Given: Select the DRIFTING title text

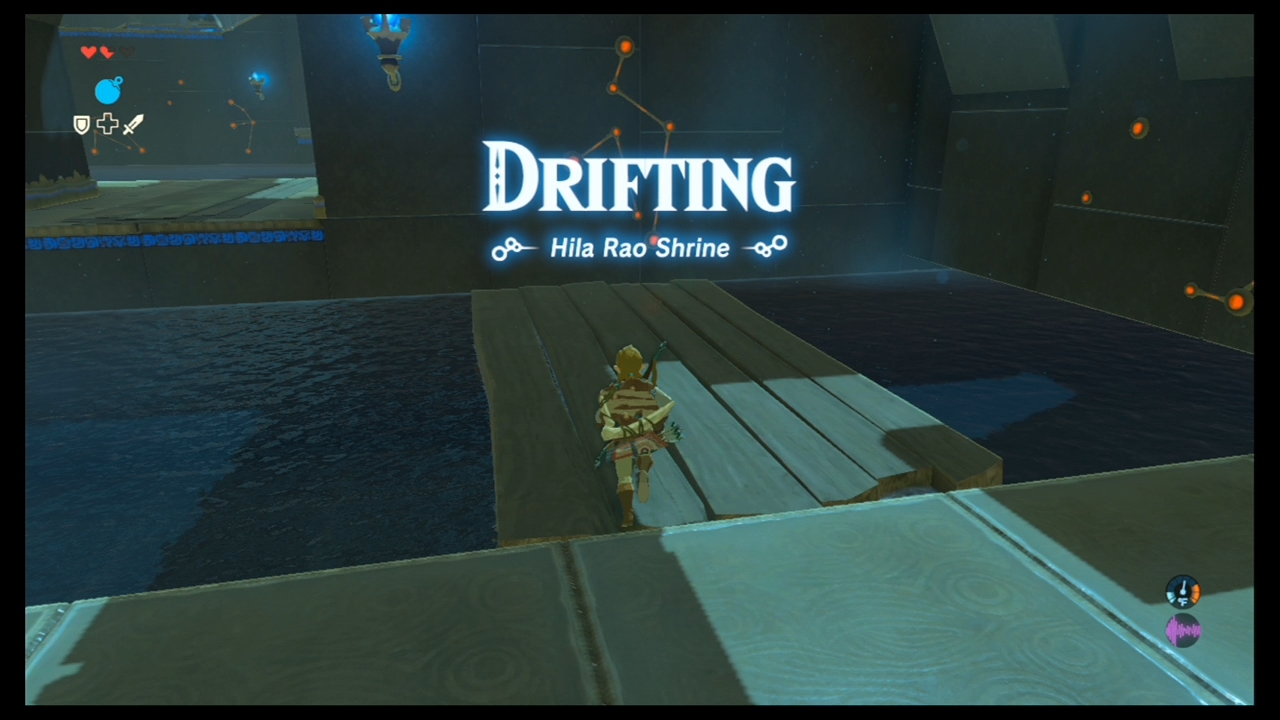Looking at the screenshot, I should click(639, 180).
